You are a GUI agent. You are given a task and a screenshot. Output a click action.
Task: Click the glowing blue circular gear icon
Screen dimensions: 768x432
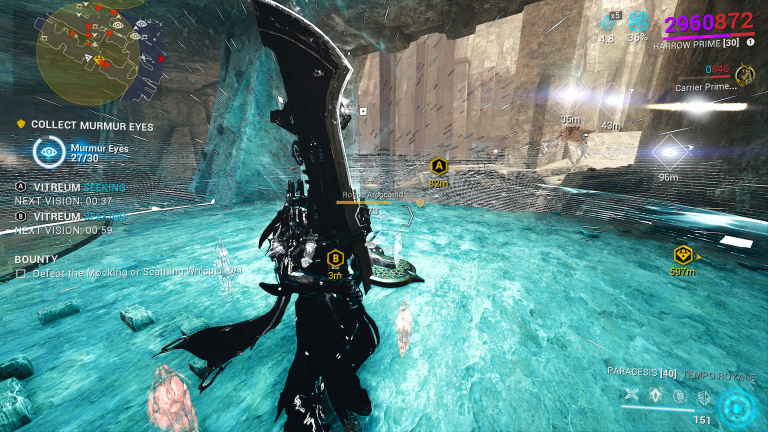738,406
